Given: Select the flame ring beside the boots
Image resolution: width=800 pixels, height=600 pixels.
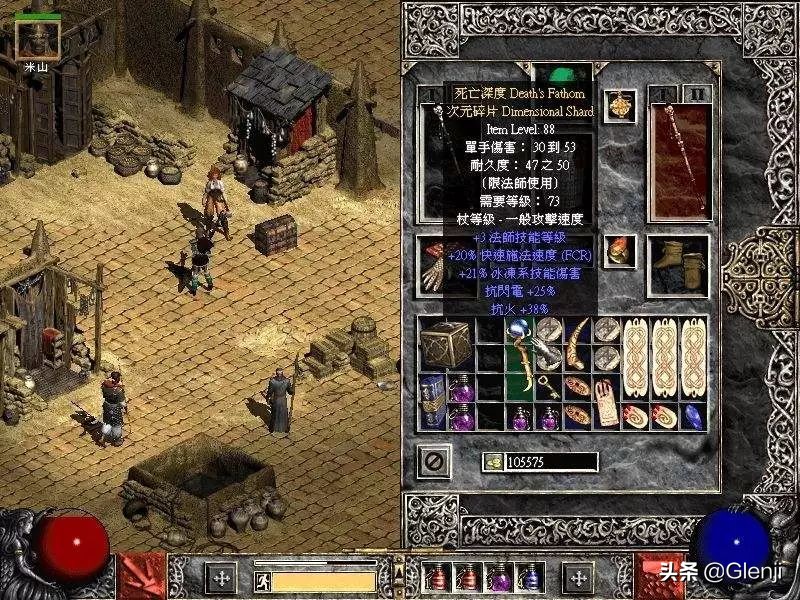Looking at the screenshot, I should point(620,249).
